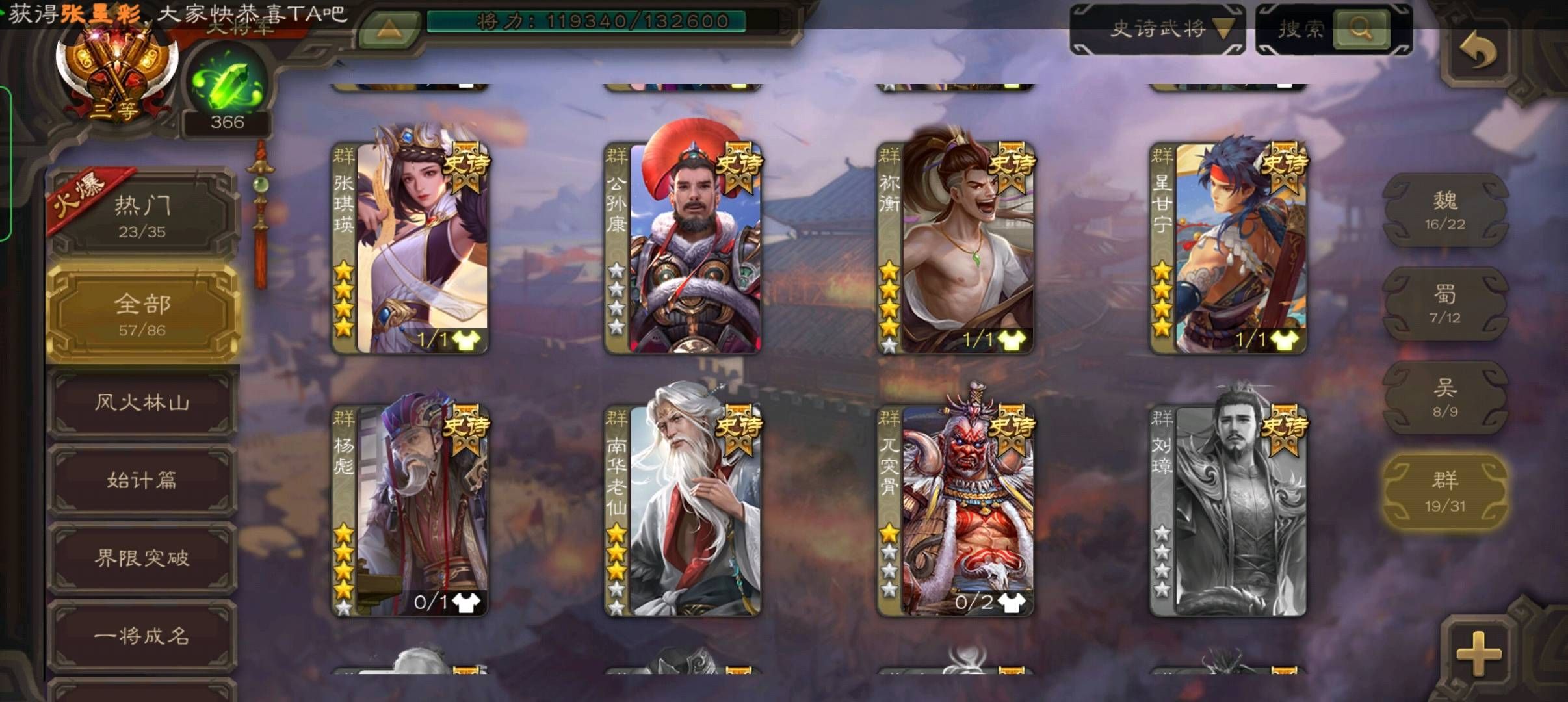Filter heroes by 蜀 faction
This screenshot has height=702, width=1568.
(1444, 304)
